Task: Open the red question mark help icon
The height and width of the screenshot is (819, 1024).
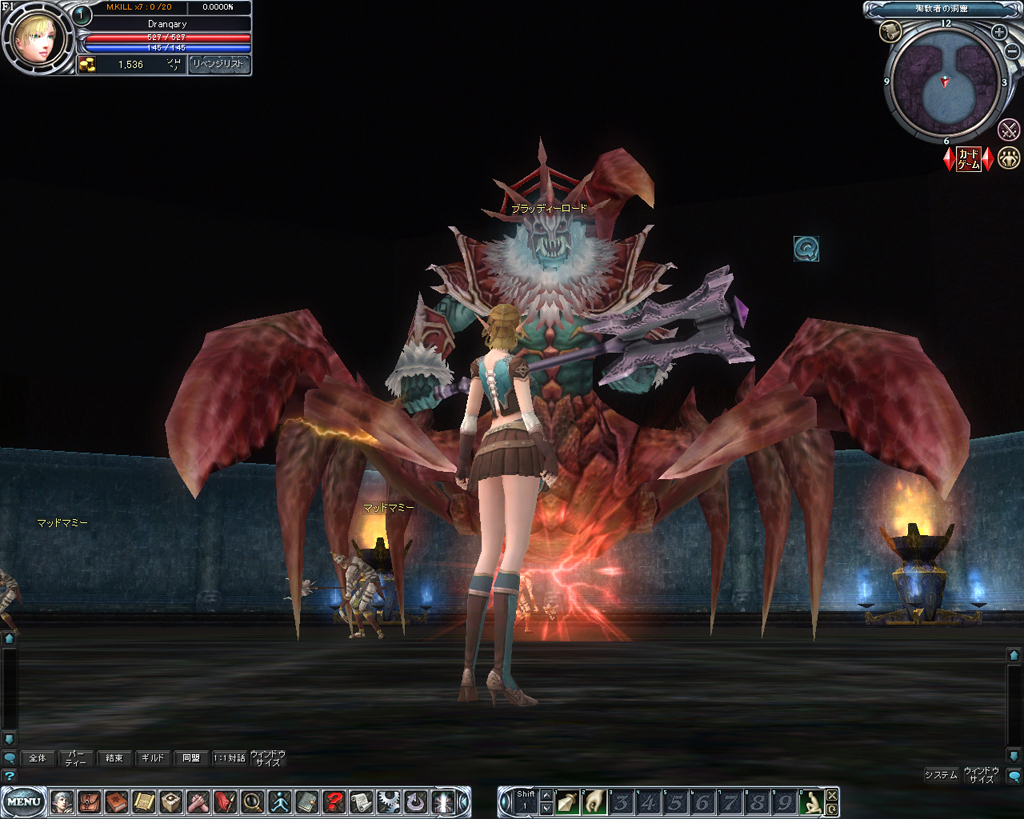Action: point(334,802)
